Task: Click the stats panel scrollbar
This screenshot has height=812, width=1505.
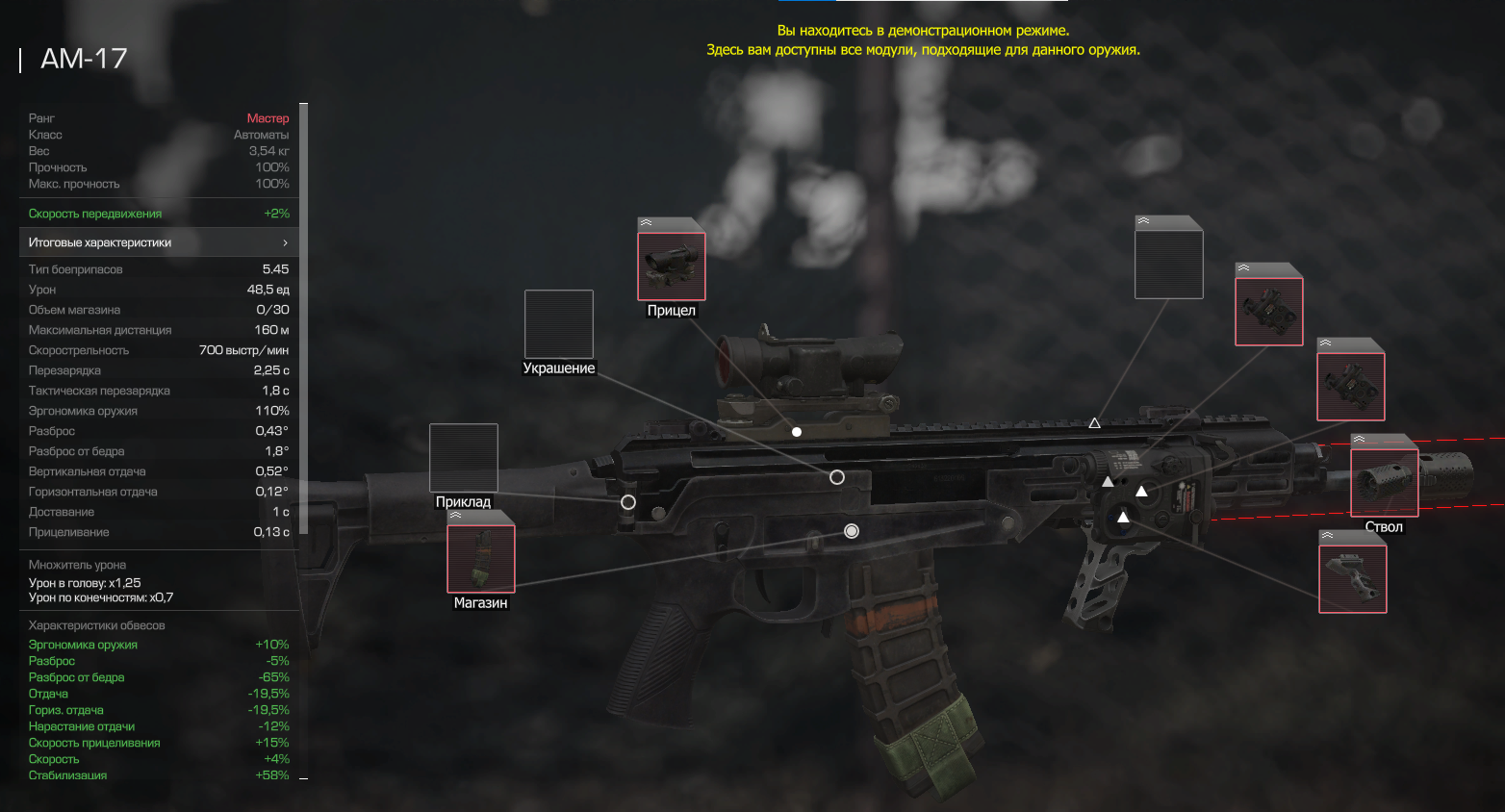Action: (x=304, y=319)
